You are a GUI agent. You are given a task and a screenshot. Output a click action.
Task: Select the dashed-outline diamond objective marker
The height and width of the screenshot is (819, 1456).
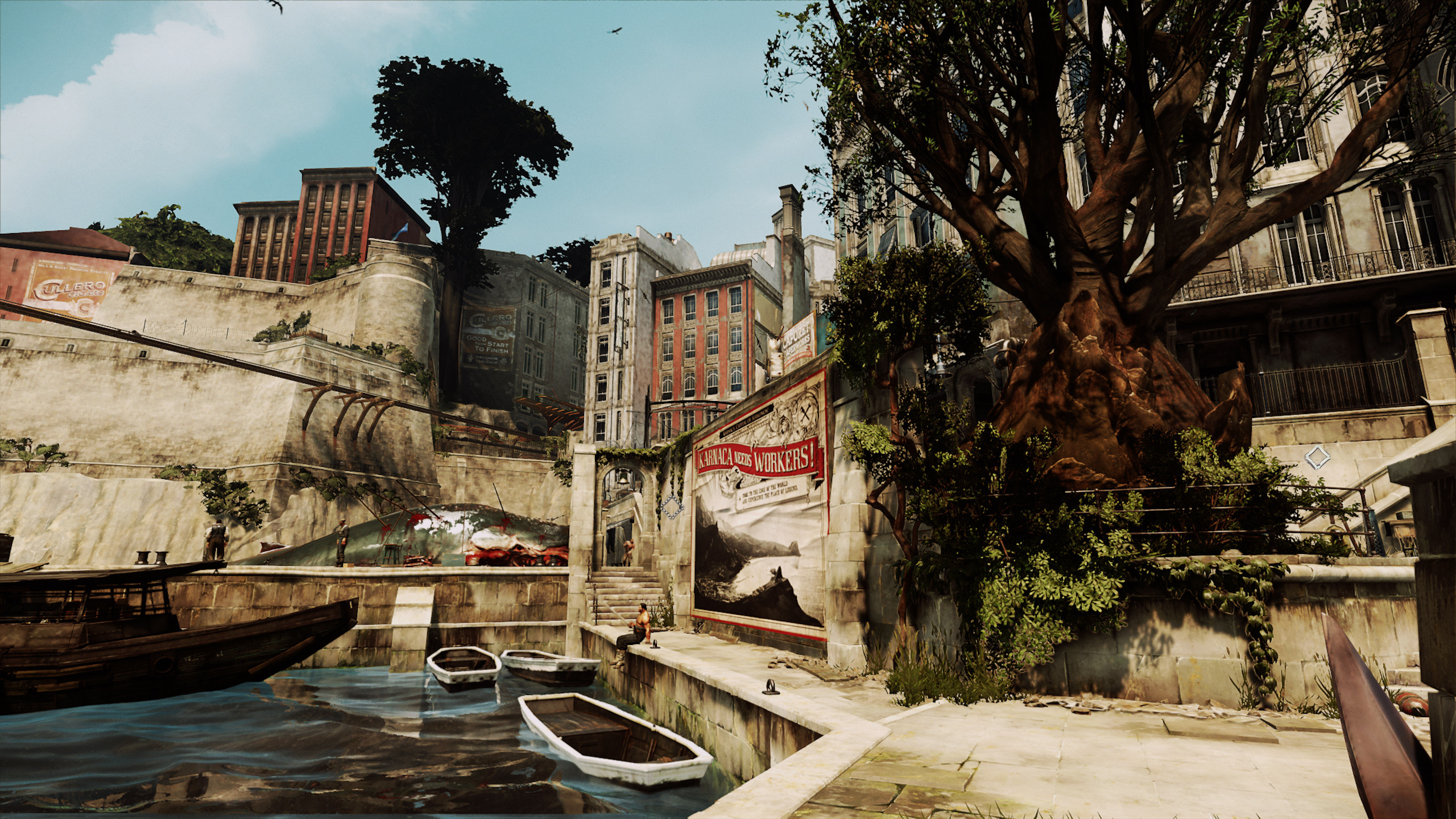pos(672,506)
